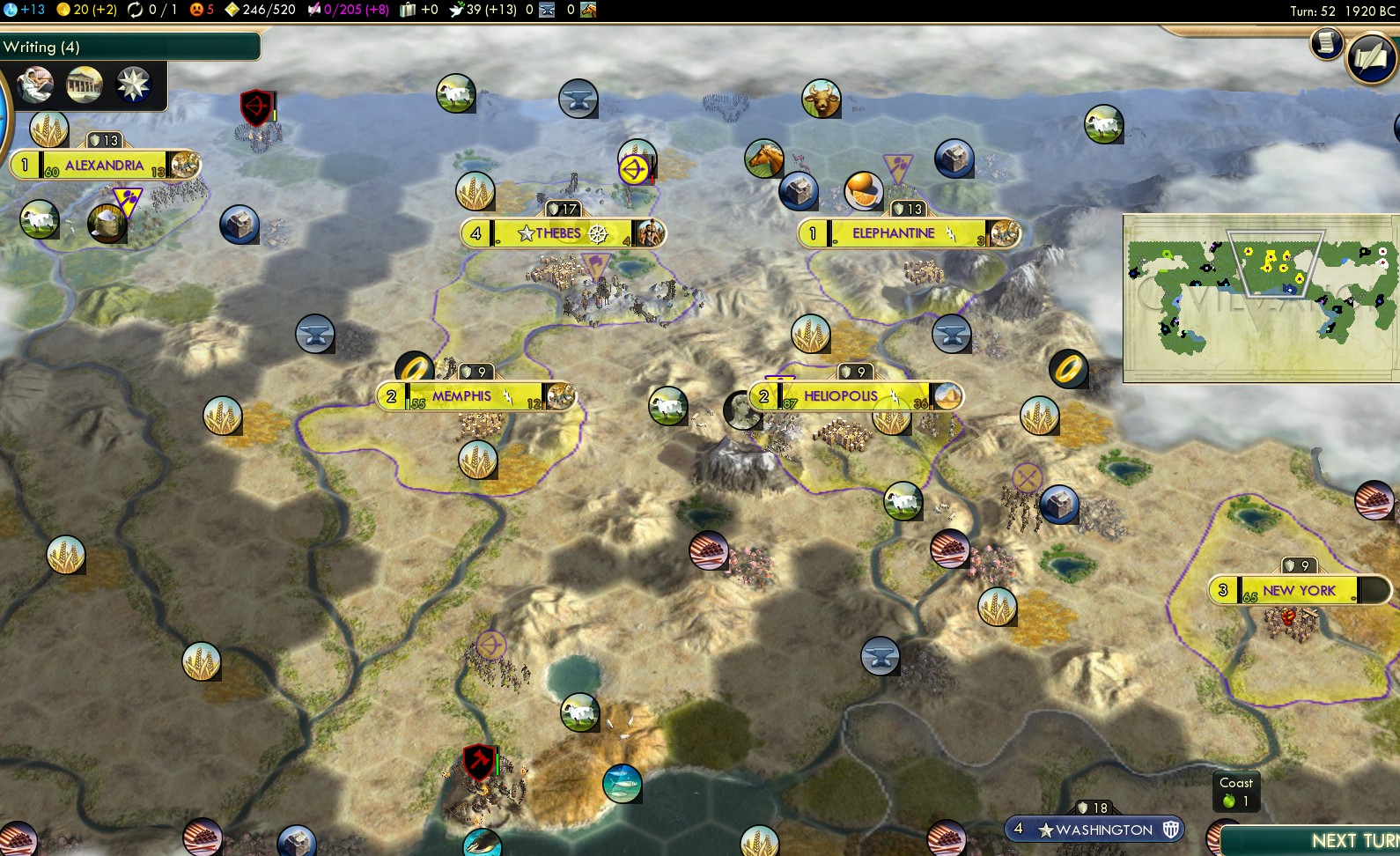This screenshot has width=1400, height=856.
Task: Open the small scroll notification log
Action: (x=1326, y=42)
